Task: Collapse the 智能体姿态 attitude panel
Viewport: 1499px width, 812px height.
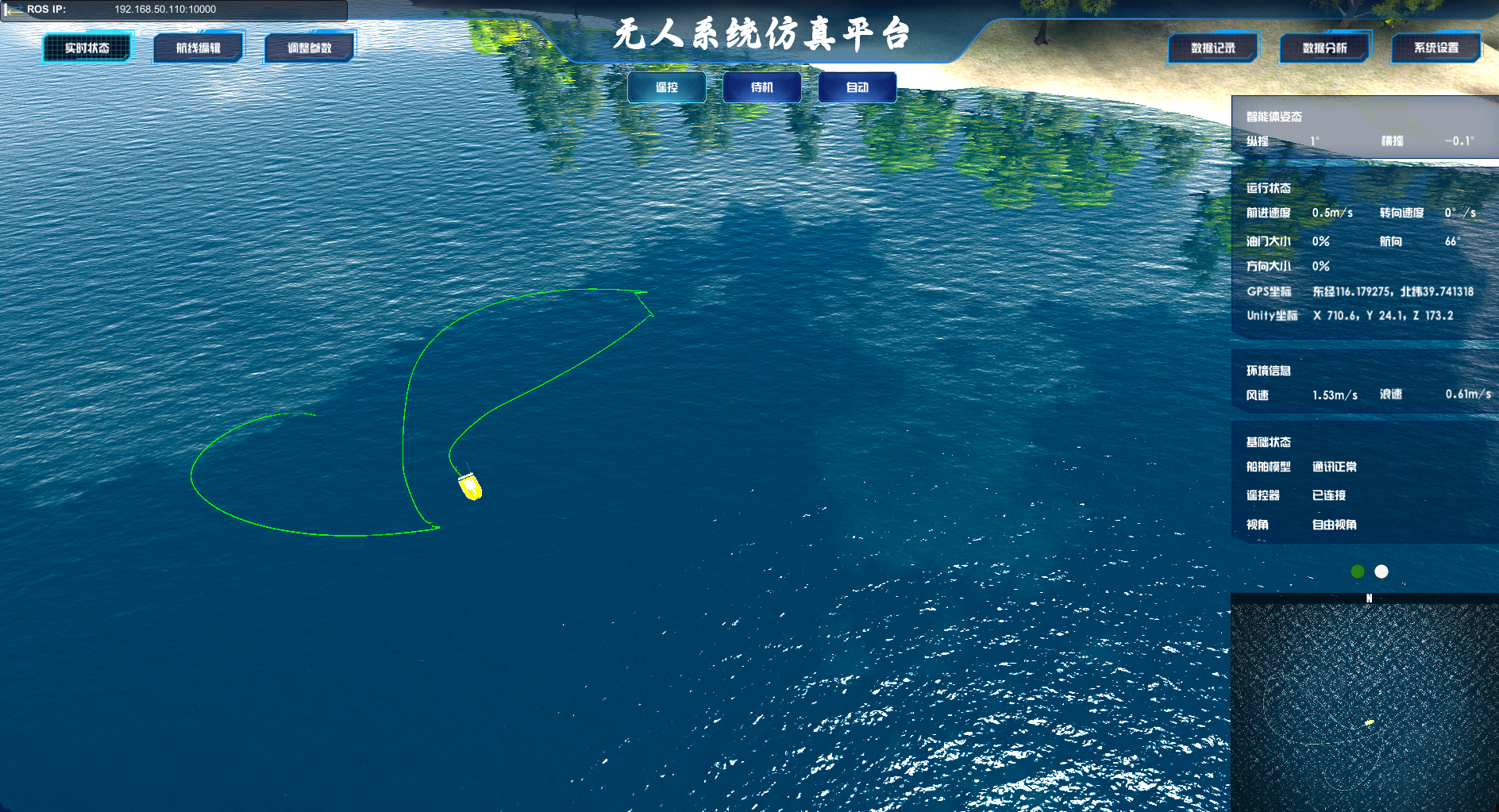Action: click(1274, 116)
